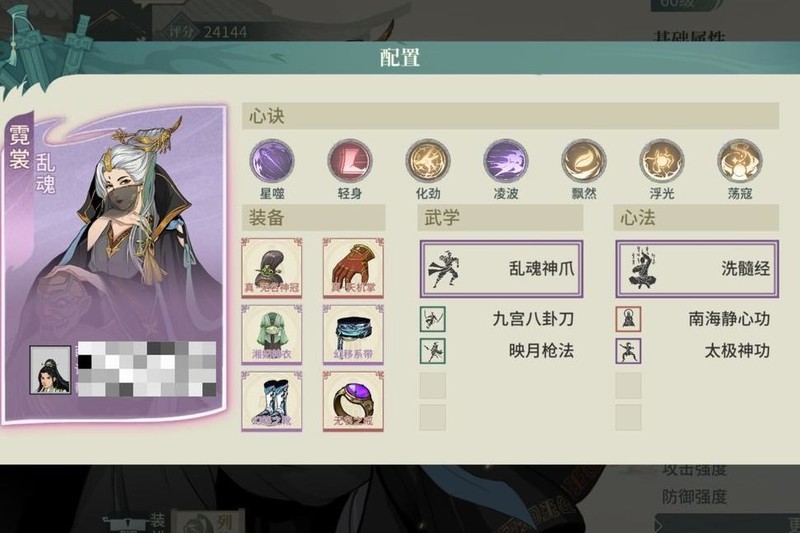
Task: Open the 洗髓经 inner art entry
Action: 696,268
